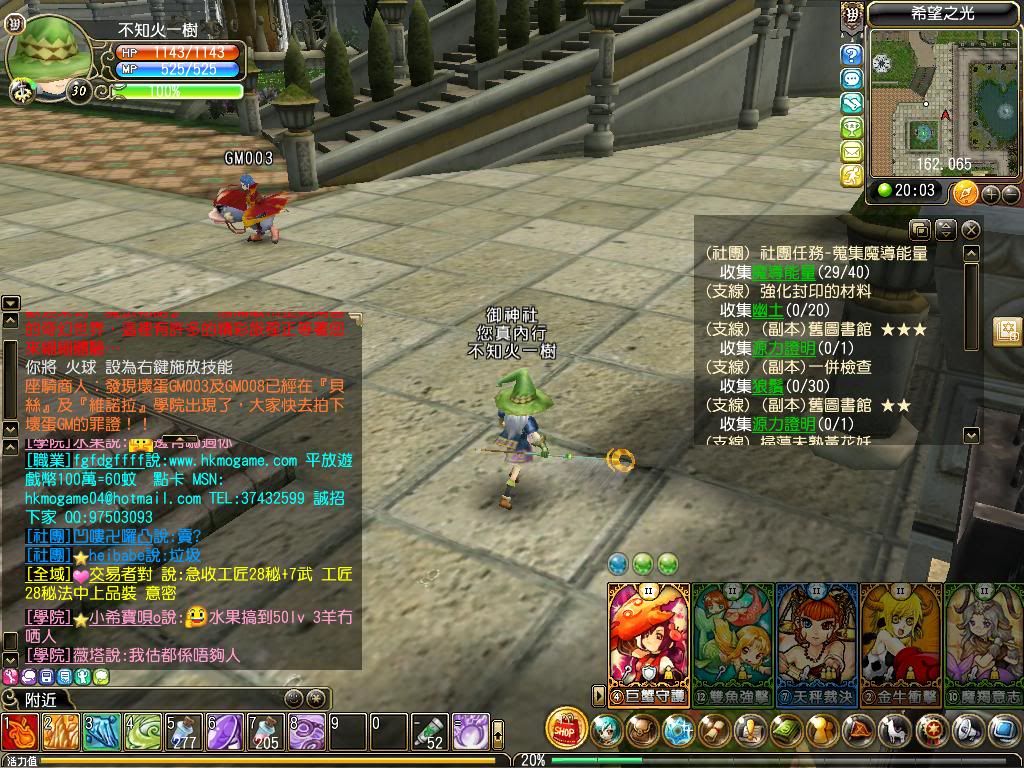Zoom in the minimap with plus button

tap(991, 194)
